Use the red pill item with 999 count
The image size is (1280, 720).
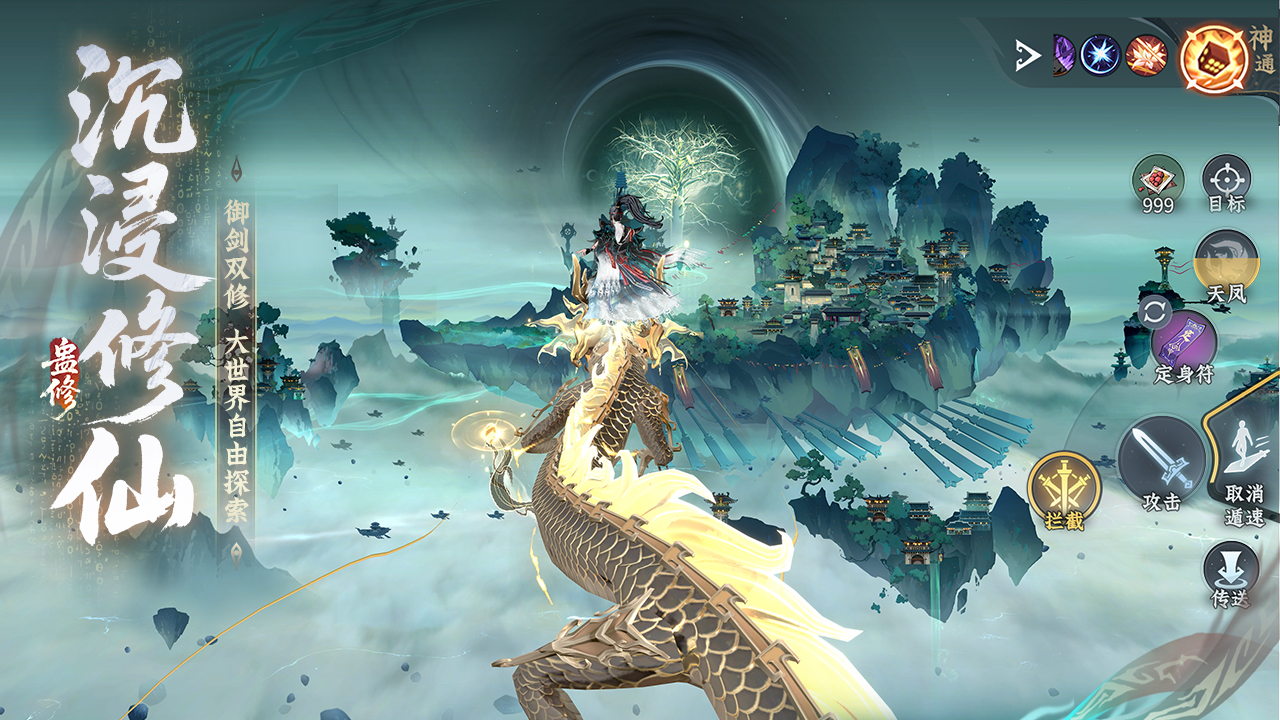pos(1158,180)
